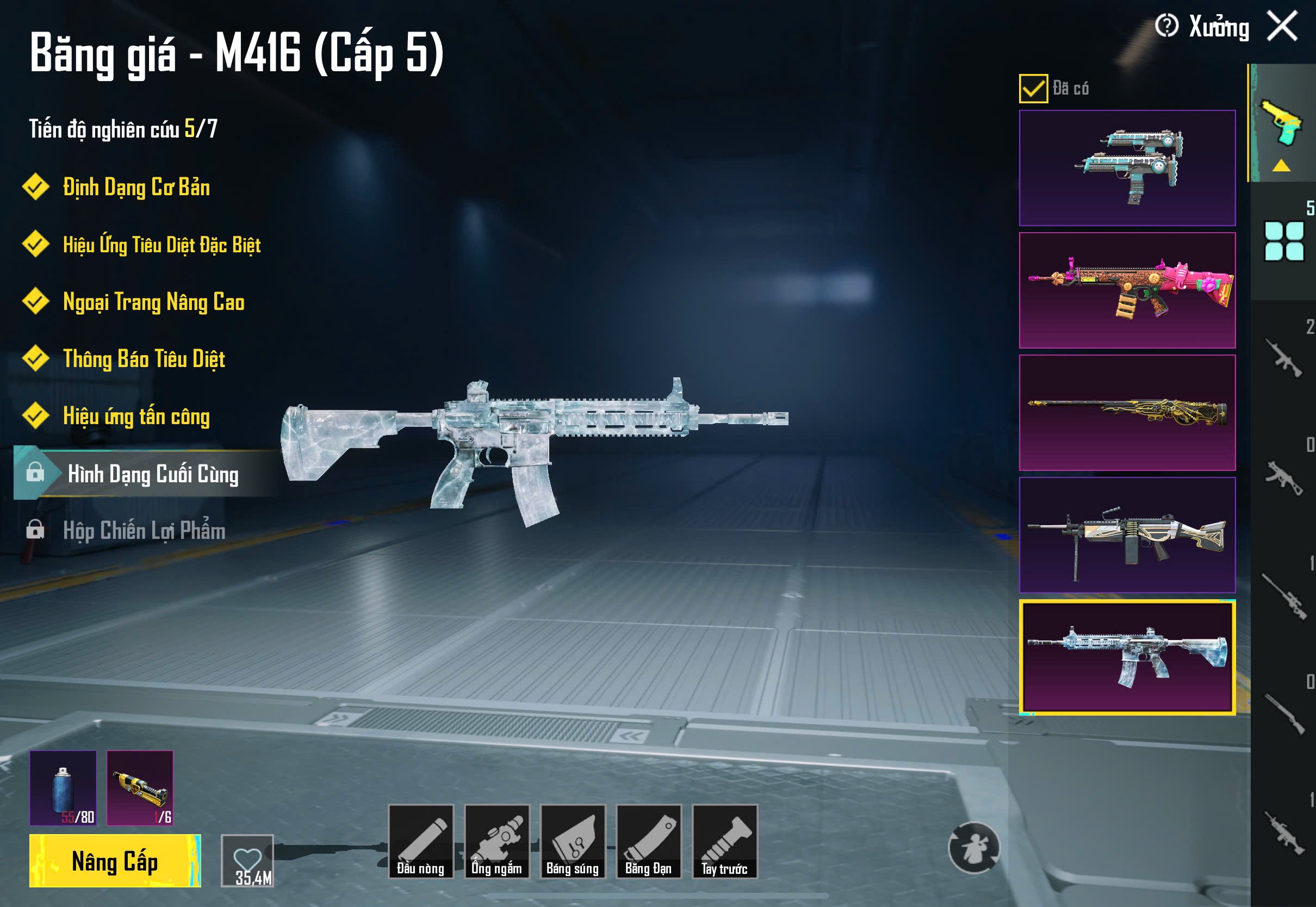The height and width of the screenshot is (907, 1316).
Task: Toggle the "Đã có" owned checkbox
Action: pyautogui.click(x=1033, y=89)
